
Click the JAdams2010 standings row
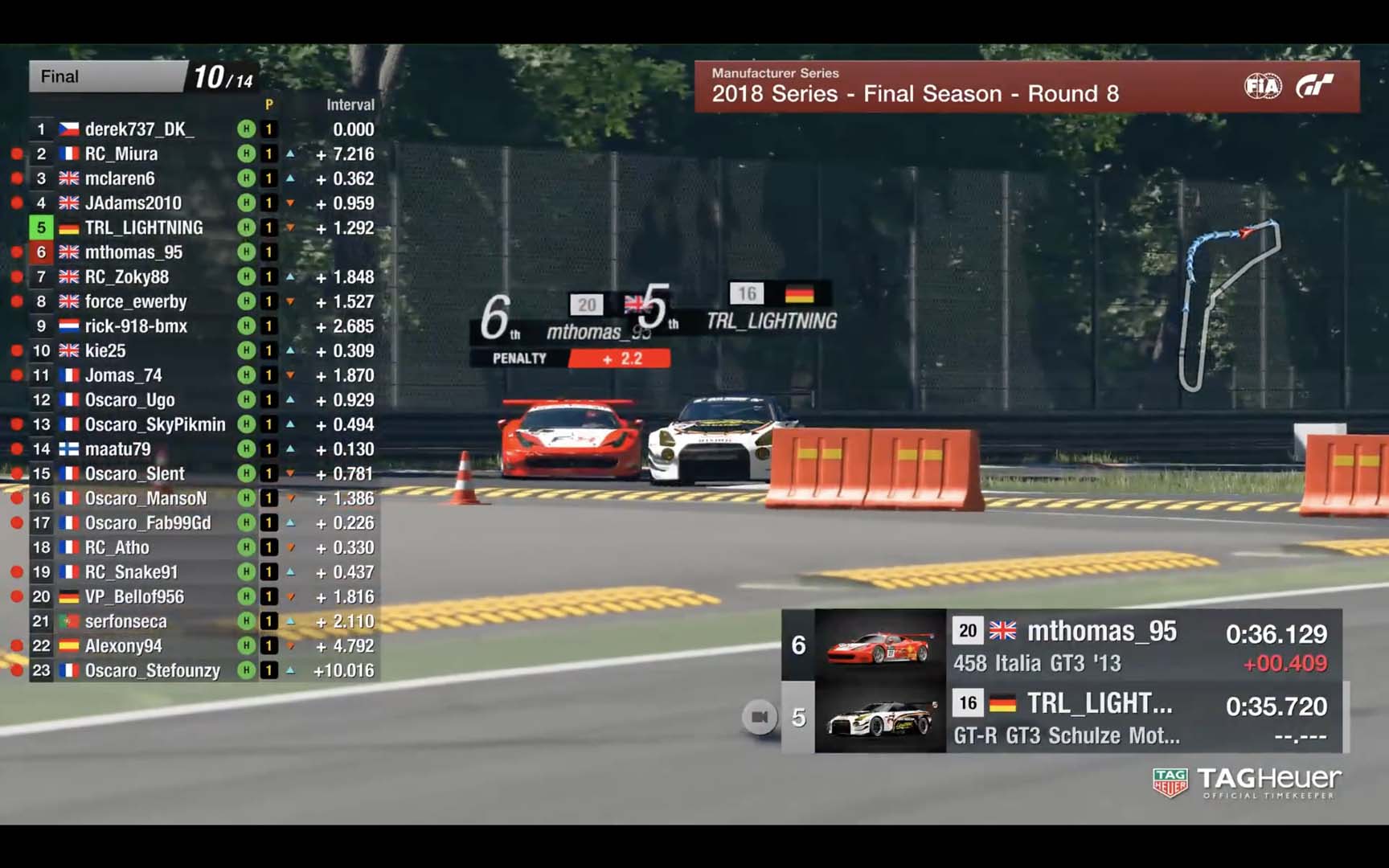133,203
